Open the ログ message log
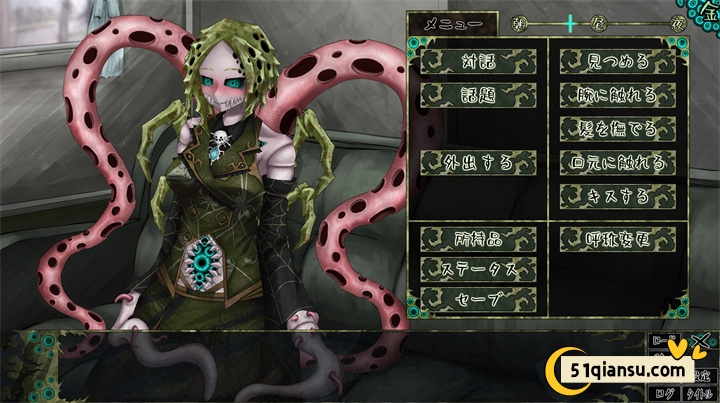The width and height of the screenshot is (720, 403). point(667,393)
